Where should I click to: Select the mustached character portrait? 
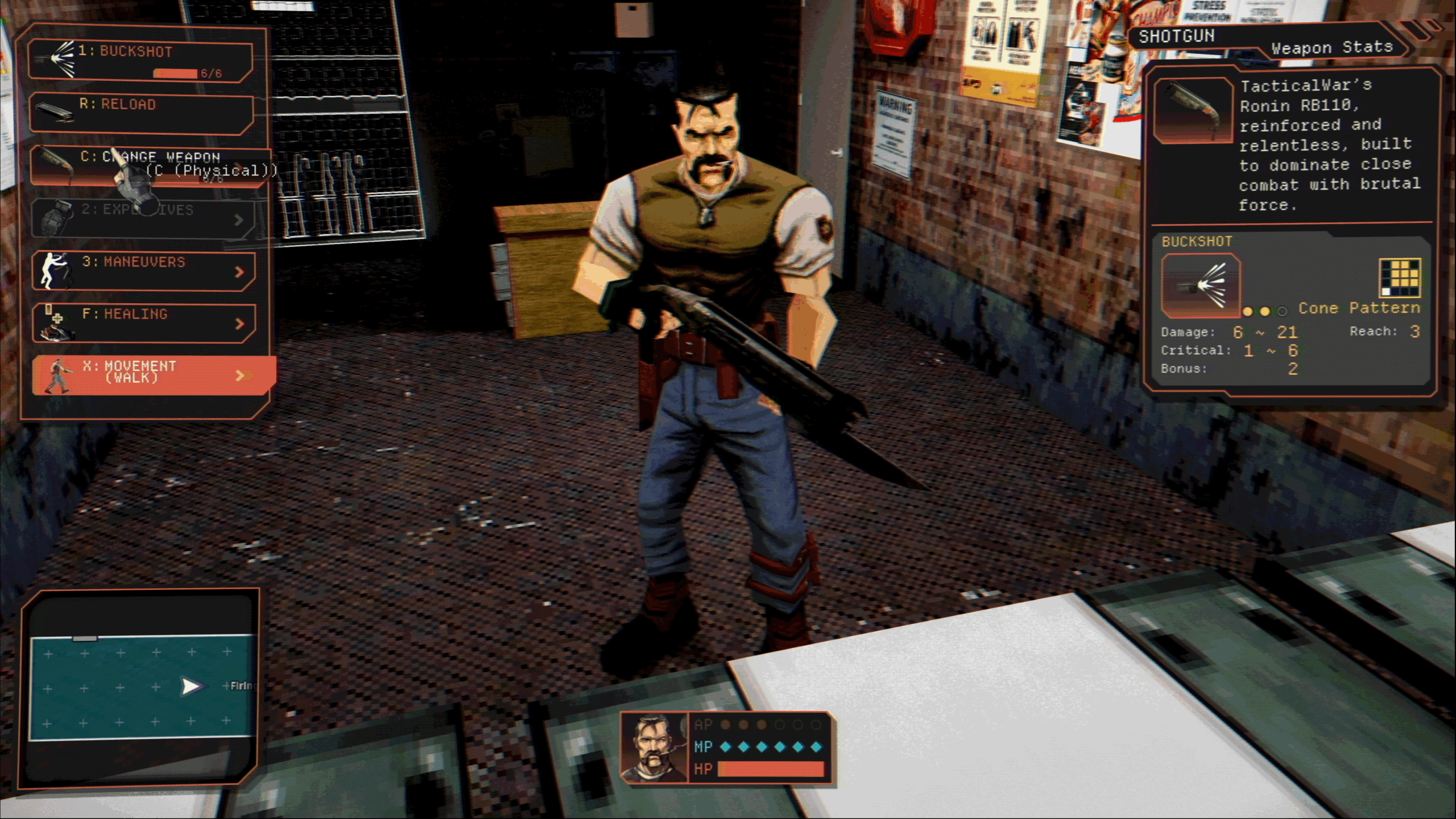tap(654, 747)
